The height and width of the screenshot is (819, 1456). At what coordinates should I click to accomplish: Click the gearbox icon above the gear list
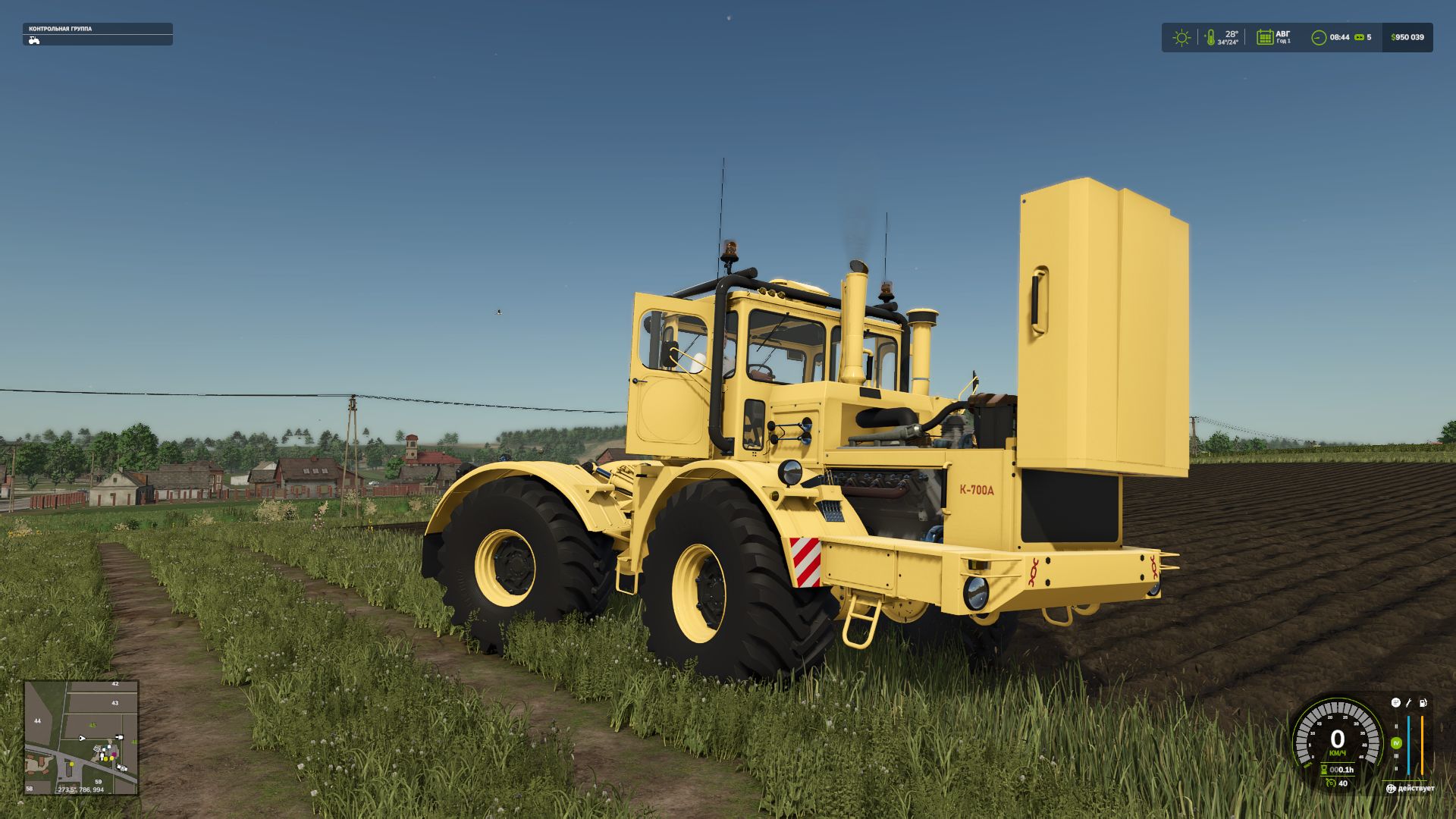(1395, 703)
